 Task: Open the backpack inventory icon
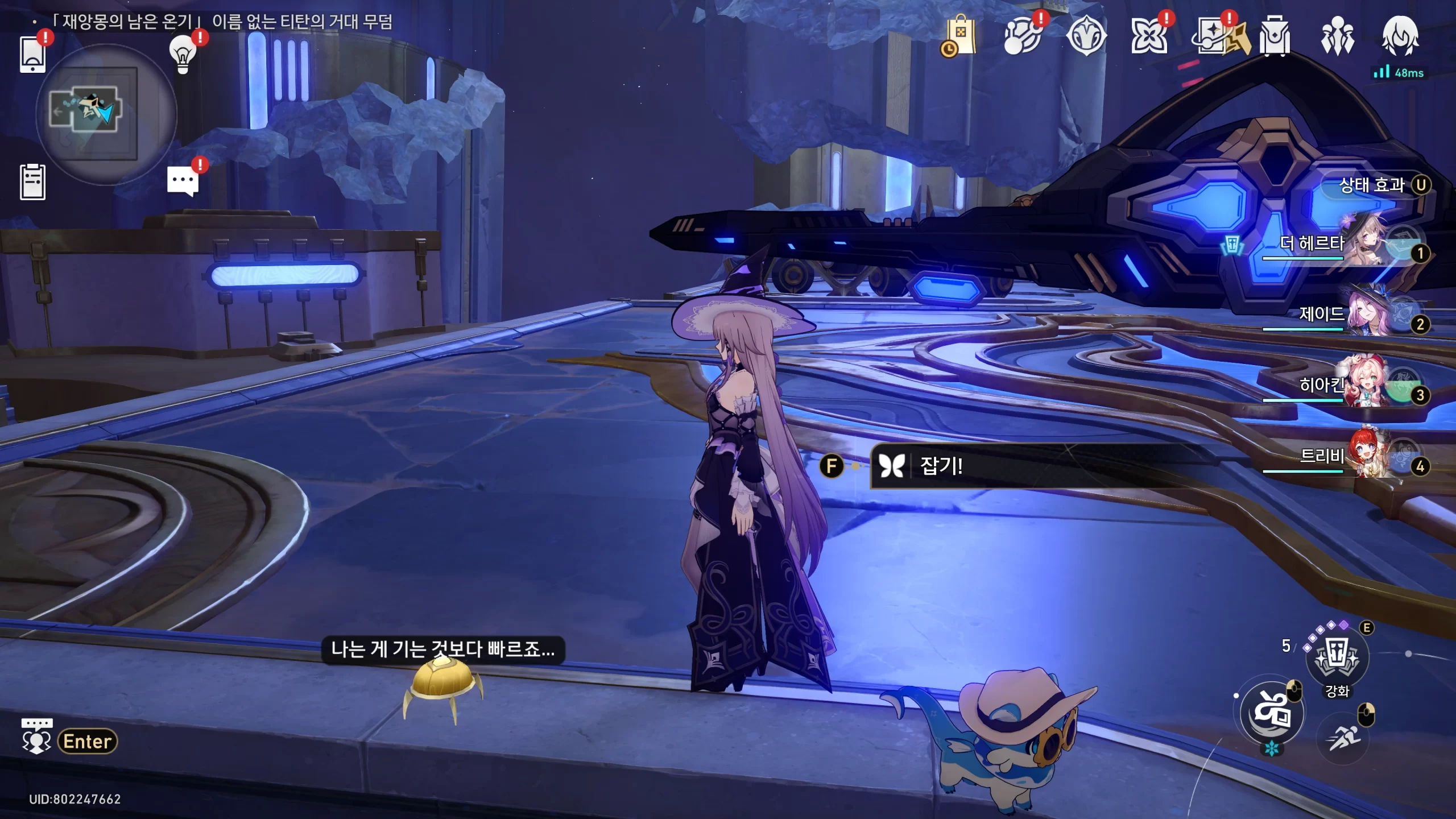[1275, 36]
